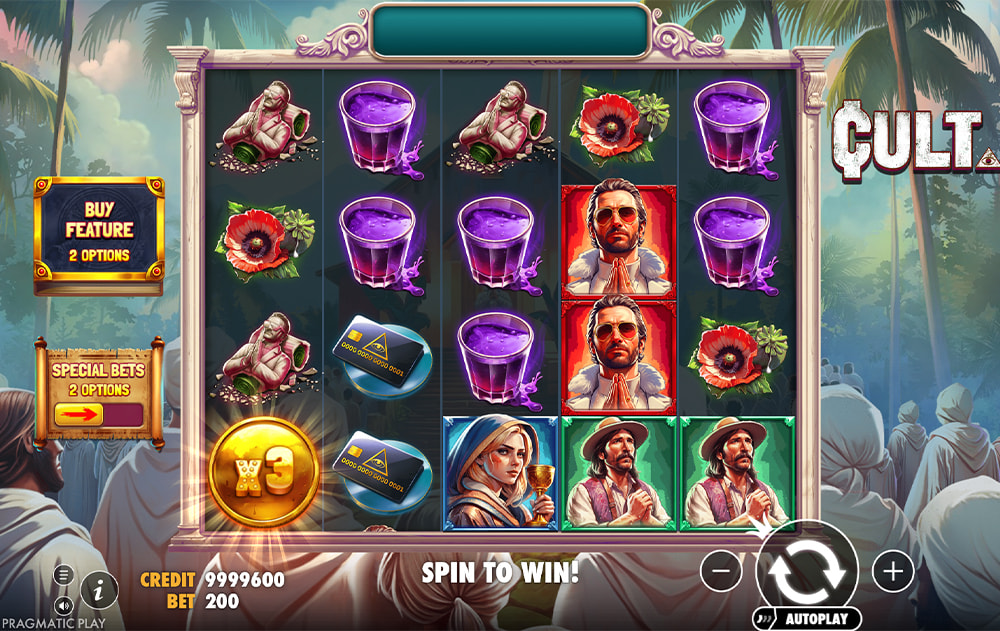
Task: Open the hamburger menu
Action: tap(64, 575)
